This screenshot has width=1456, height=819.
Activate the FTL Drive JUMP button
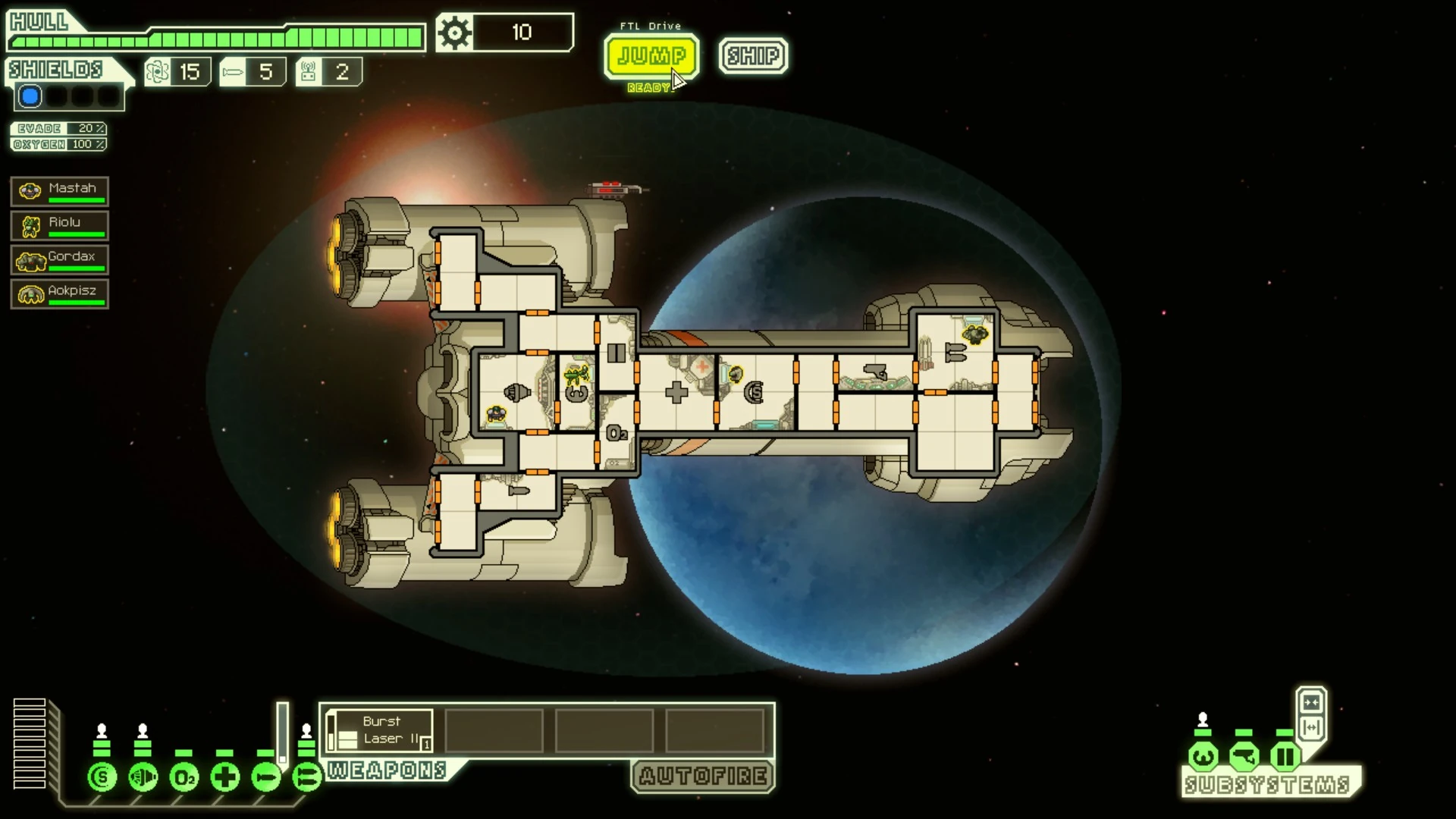pos(651,56)
